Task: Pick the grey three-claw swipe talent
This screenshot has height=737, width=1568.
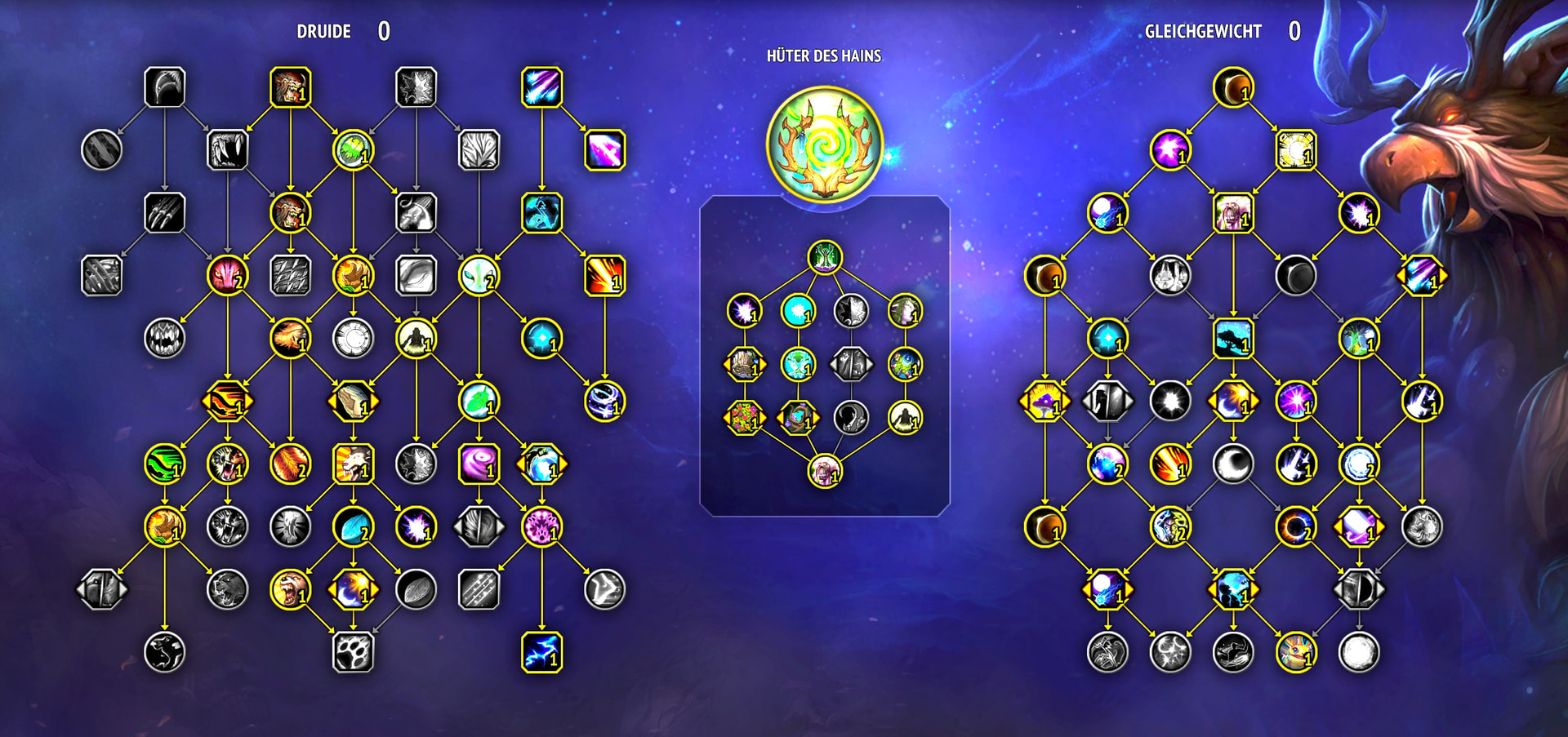Action: click(x=164, y=212)
